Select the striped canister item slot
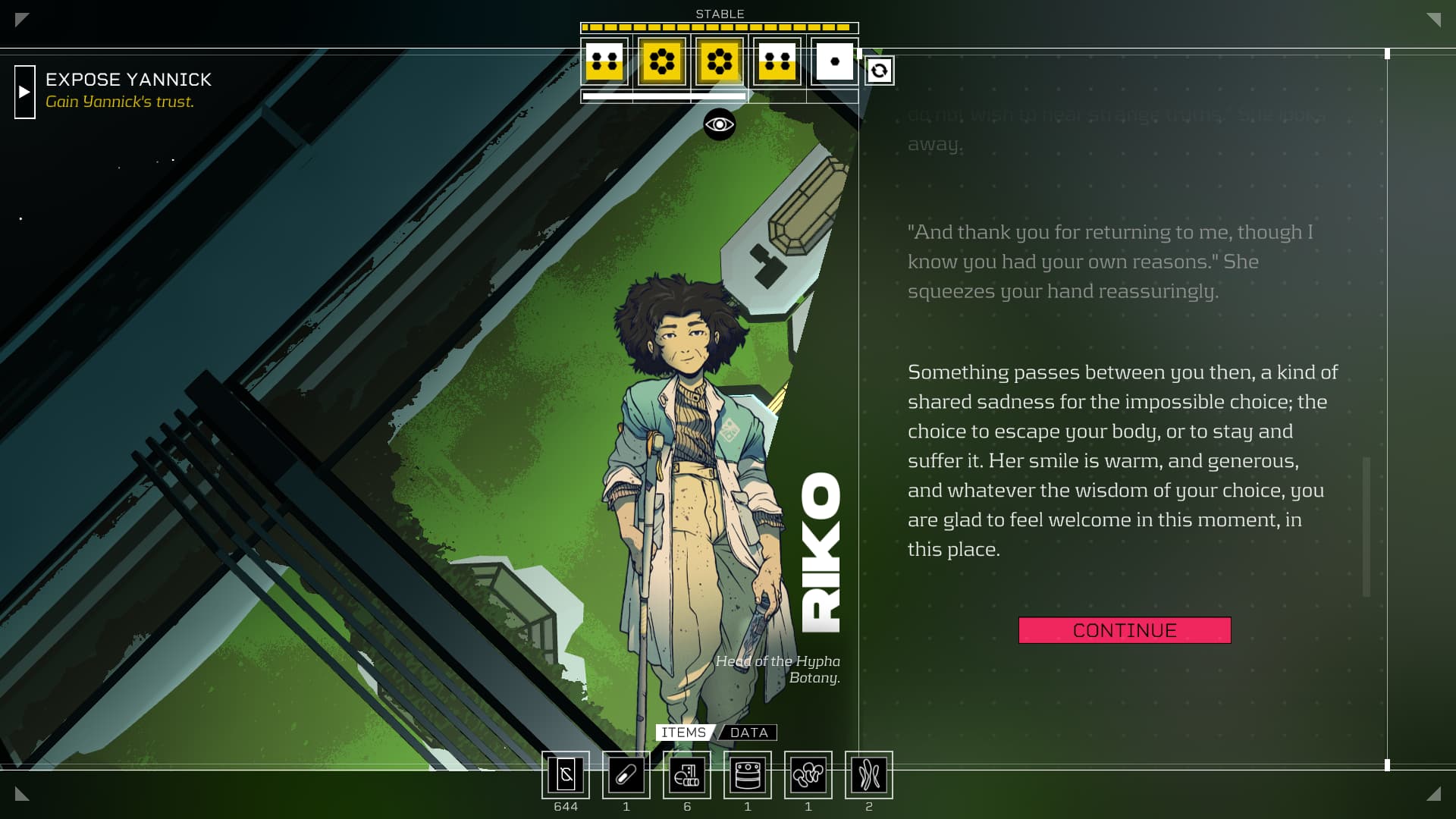Screen dimensions: 1456x819 pyautogui.click(x=748, y=775)
